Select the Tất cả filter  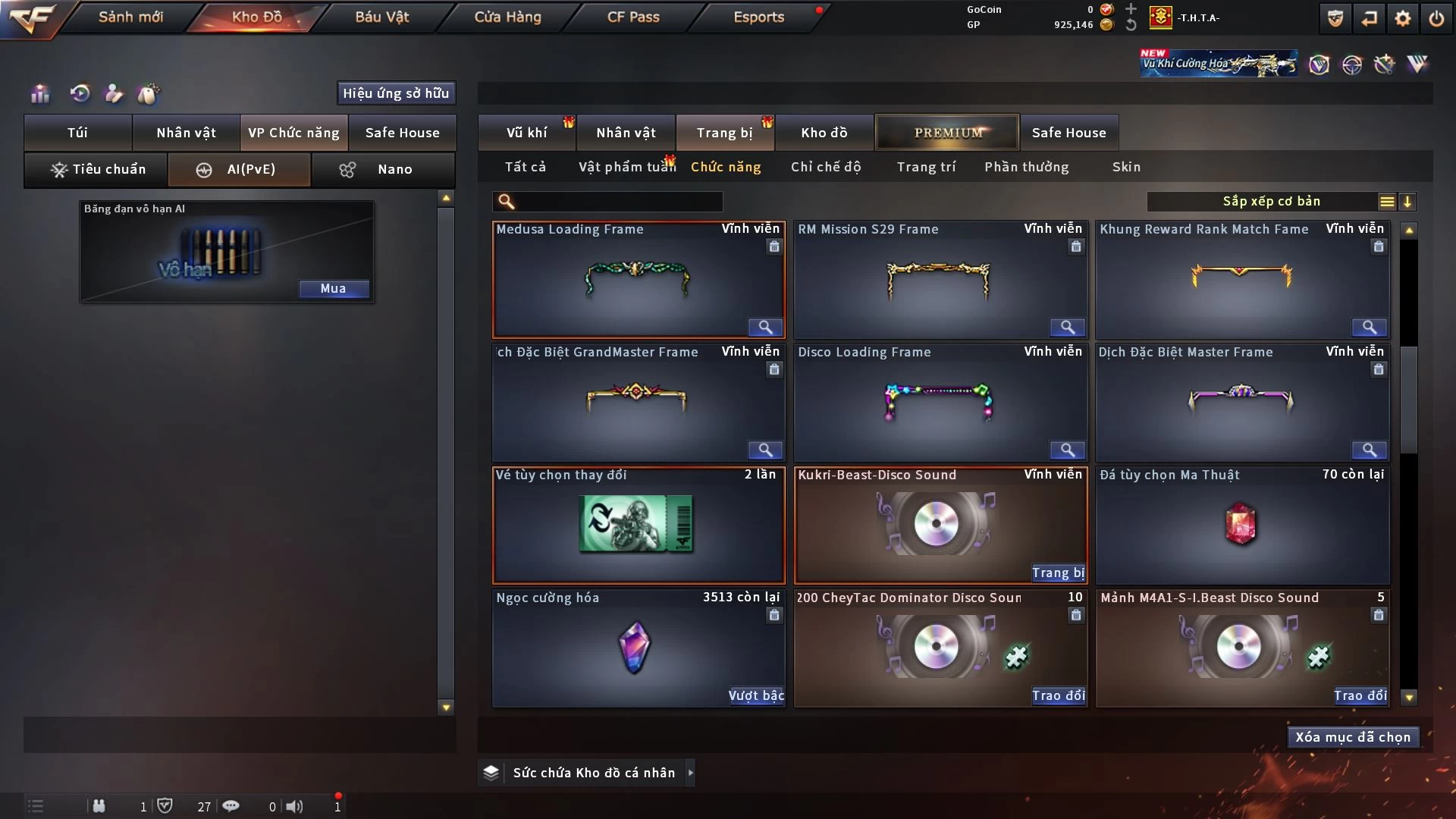coord(525,167)
